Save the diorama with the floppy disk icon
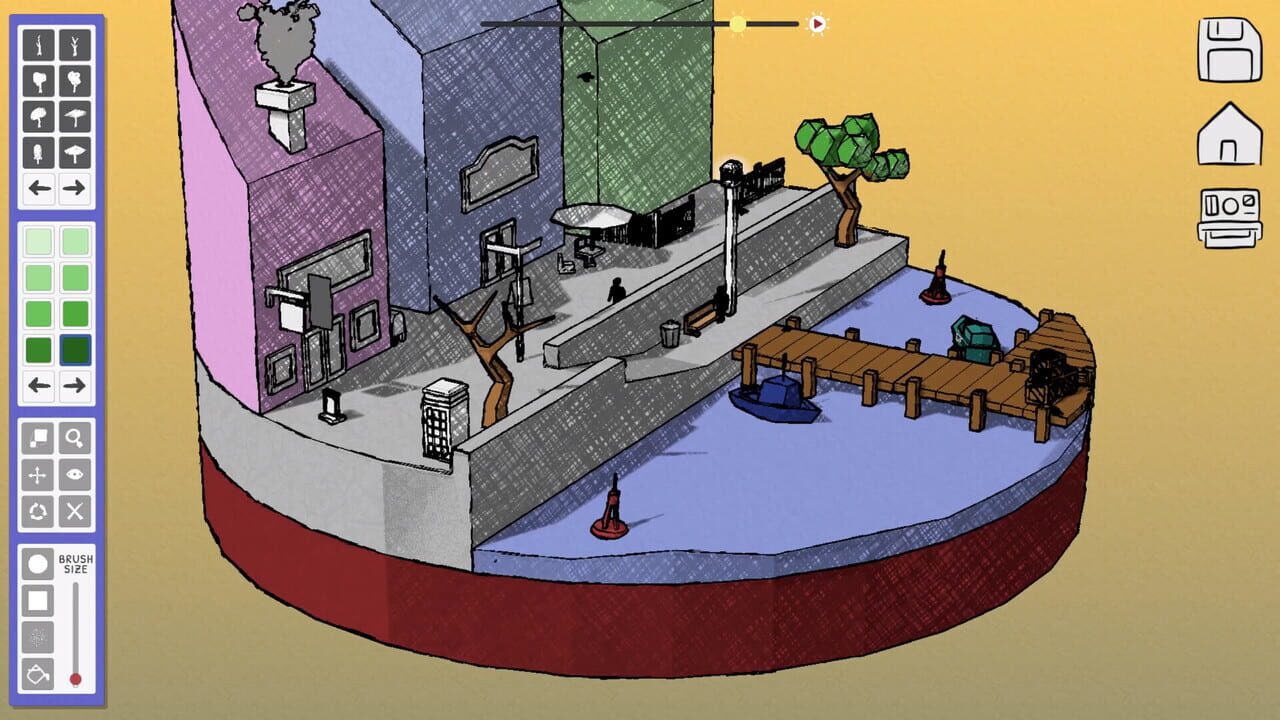The width and height of the screenshot is (1280, 720). point(1232,50)
